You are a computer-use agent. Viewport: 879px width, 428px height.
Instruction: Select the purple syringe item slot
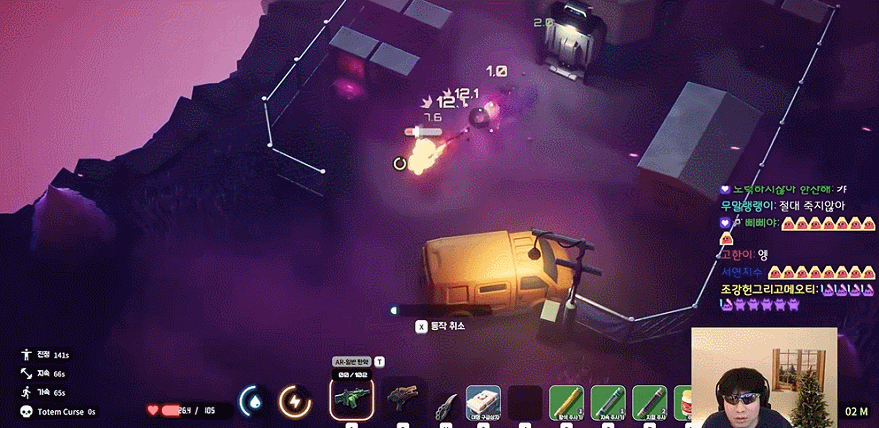(x=649, y=402)
